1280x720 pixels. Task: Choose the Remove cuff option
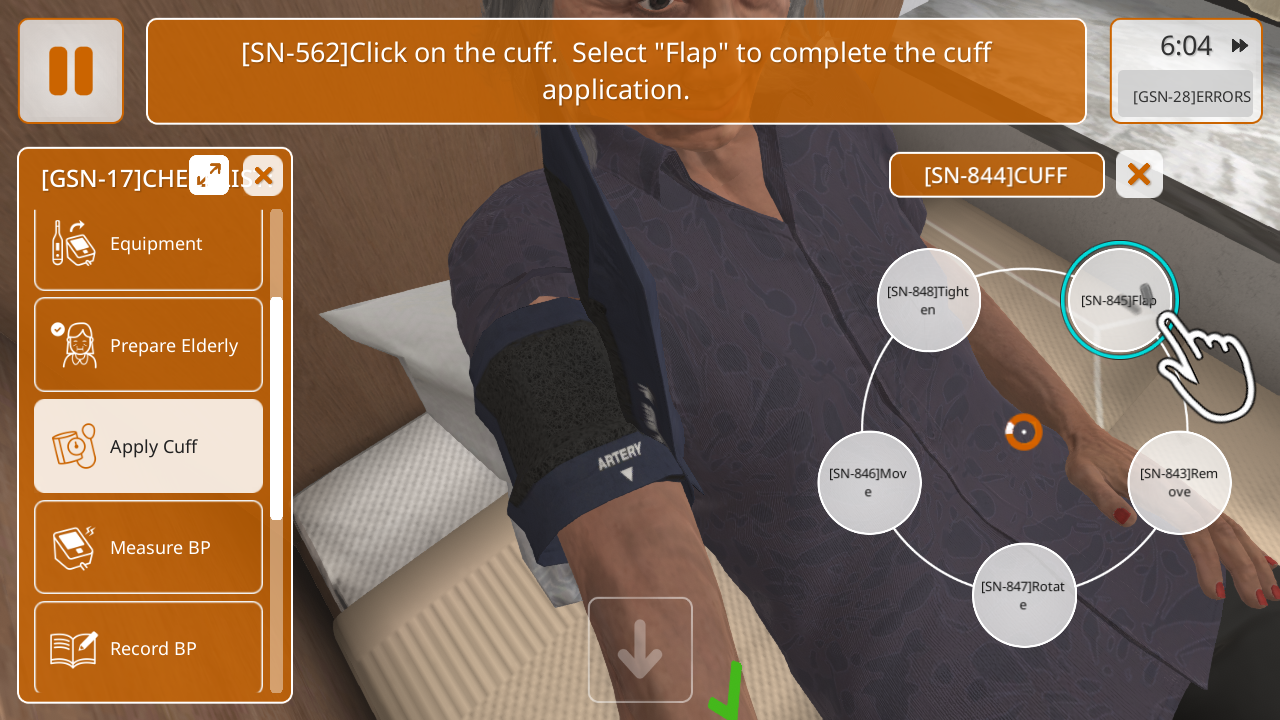coord(1179,482)
